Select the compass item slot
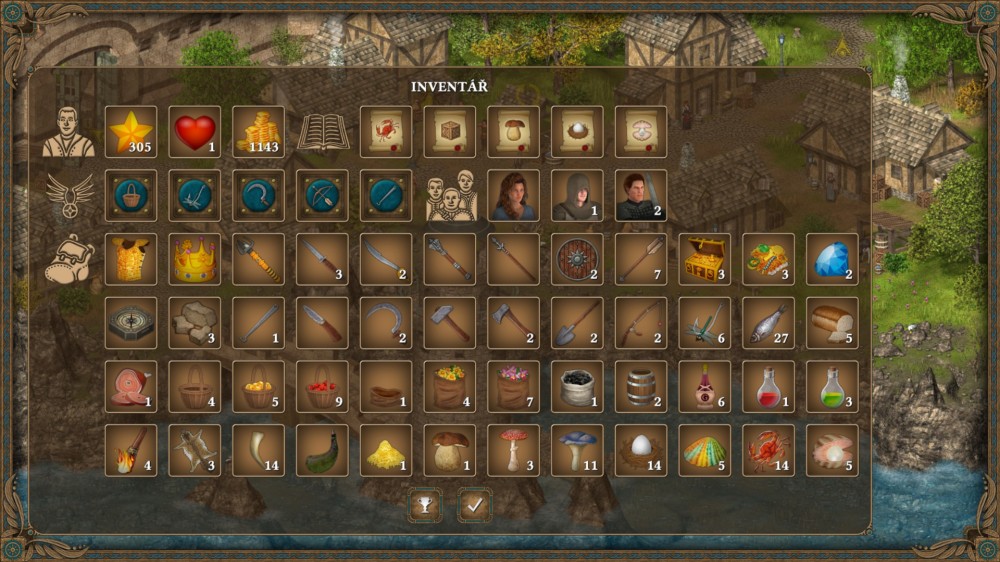This screenshot has width=1000, height=562. 131,323
